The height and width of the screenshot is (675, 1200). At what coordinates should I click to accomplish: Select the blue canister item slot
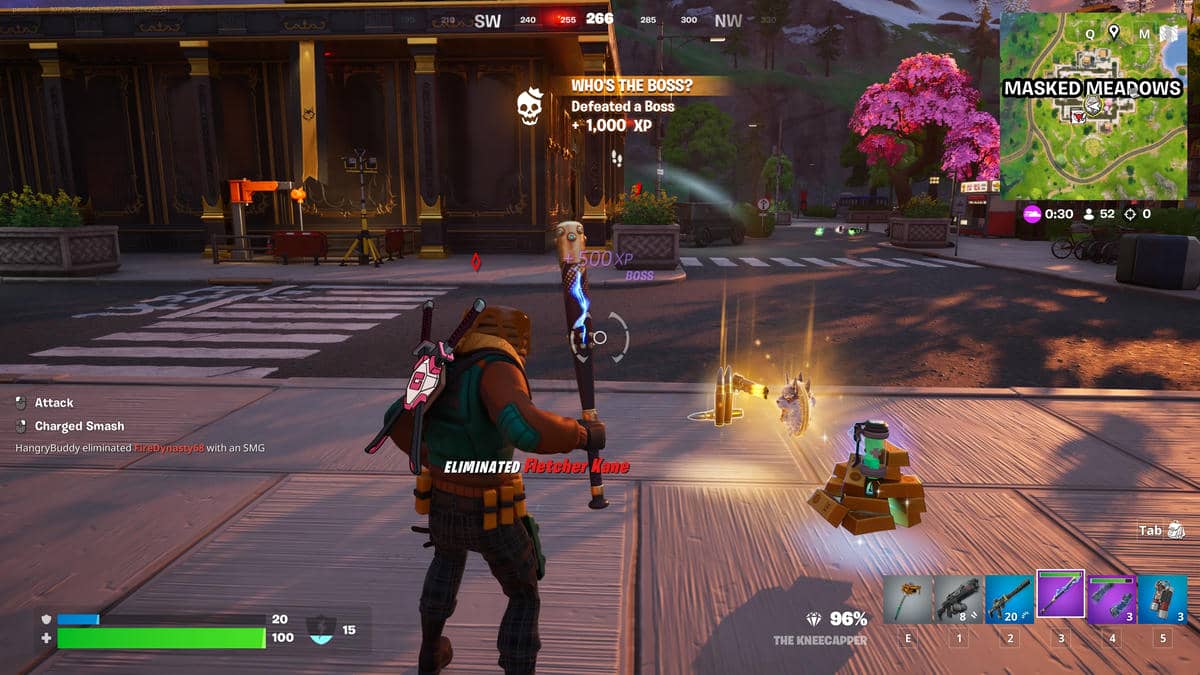(1163, 599)
